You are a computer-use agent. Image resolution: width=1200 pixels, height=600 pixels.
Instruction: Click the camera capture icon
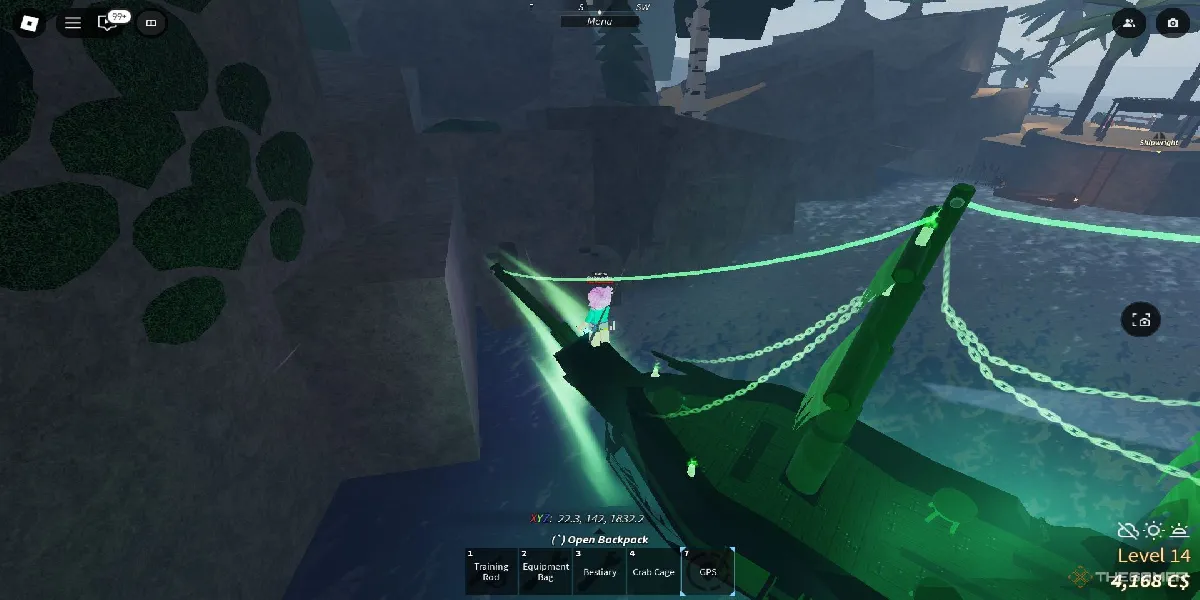point(1172,22)
